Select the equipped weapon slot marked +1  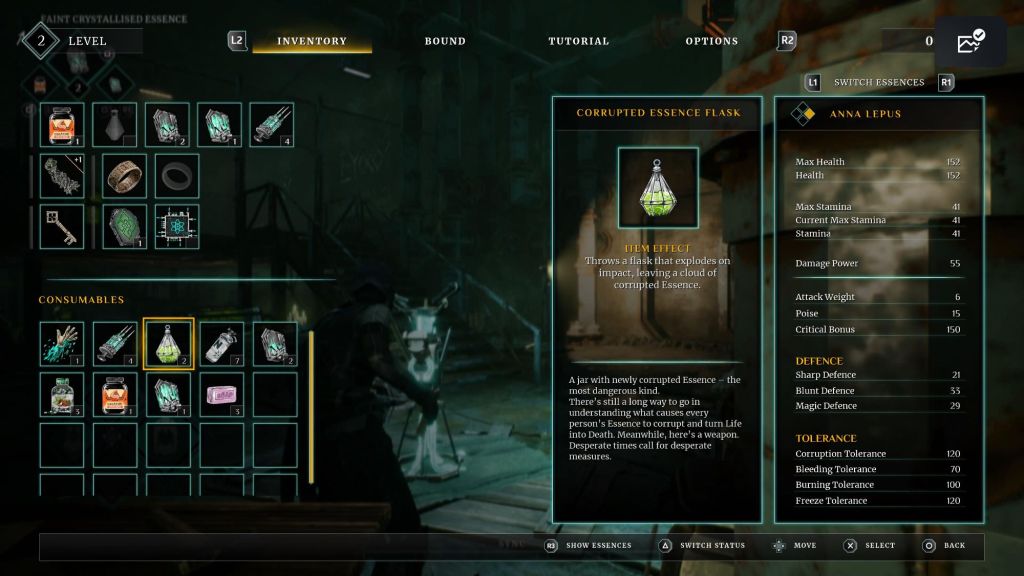coord(62,176)
